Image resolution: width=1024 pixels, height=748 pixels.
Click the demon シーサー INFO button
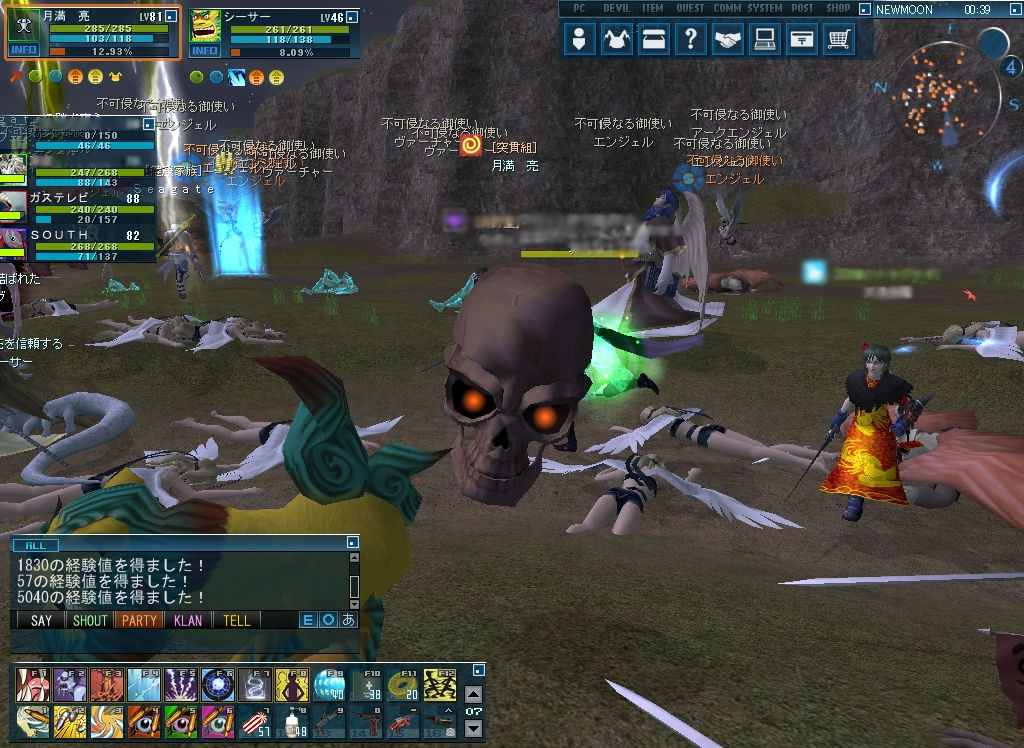click(x=205, y=50)
